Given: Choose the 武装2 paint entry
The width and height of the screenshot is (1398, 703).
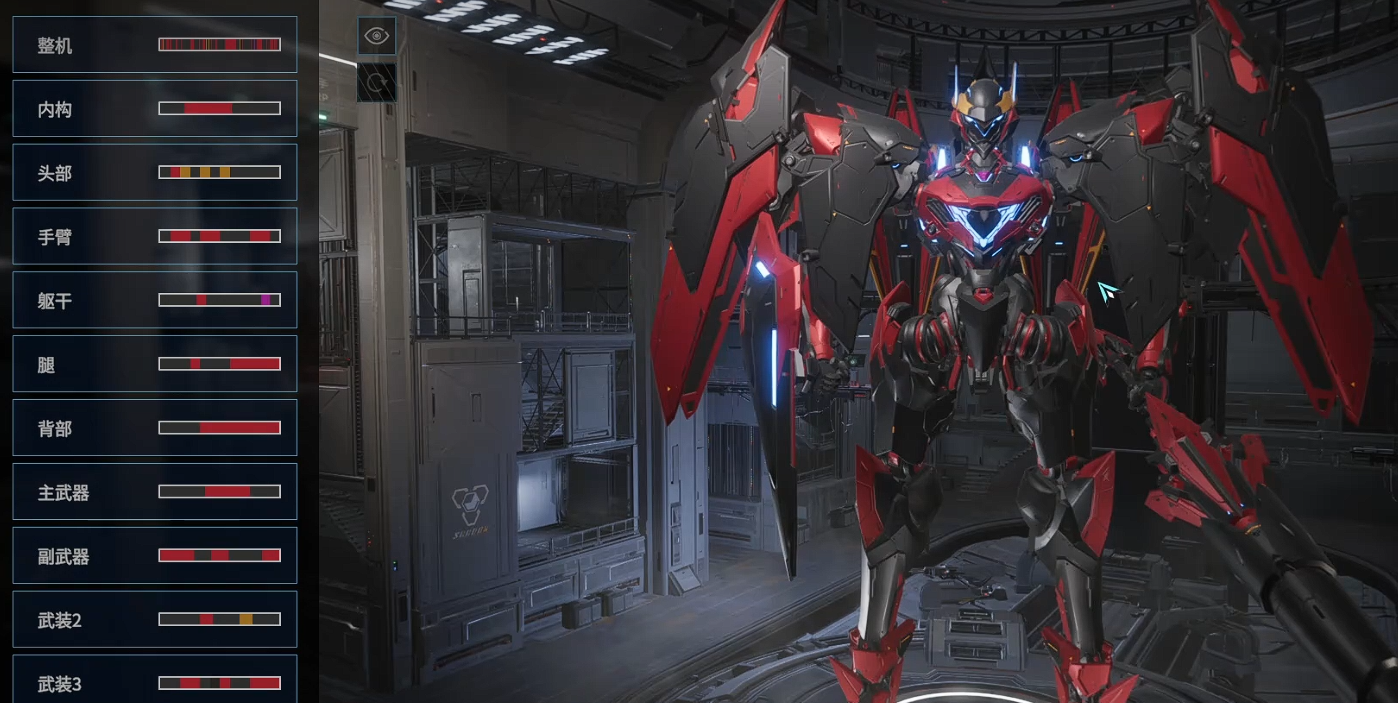Looking at the screenshot, I should [x=154, y=620].
